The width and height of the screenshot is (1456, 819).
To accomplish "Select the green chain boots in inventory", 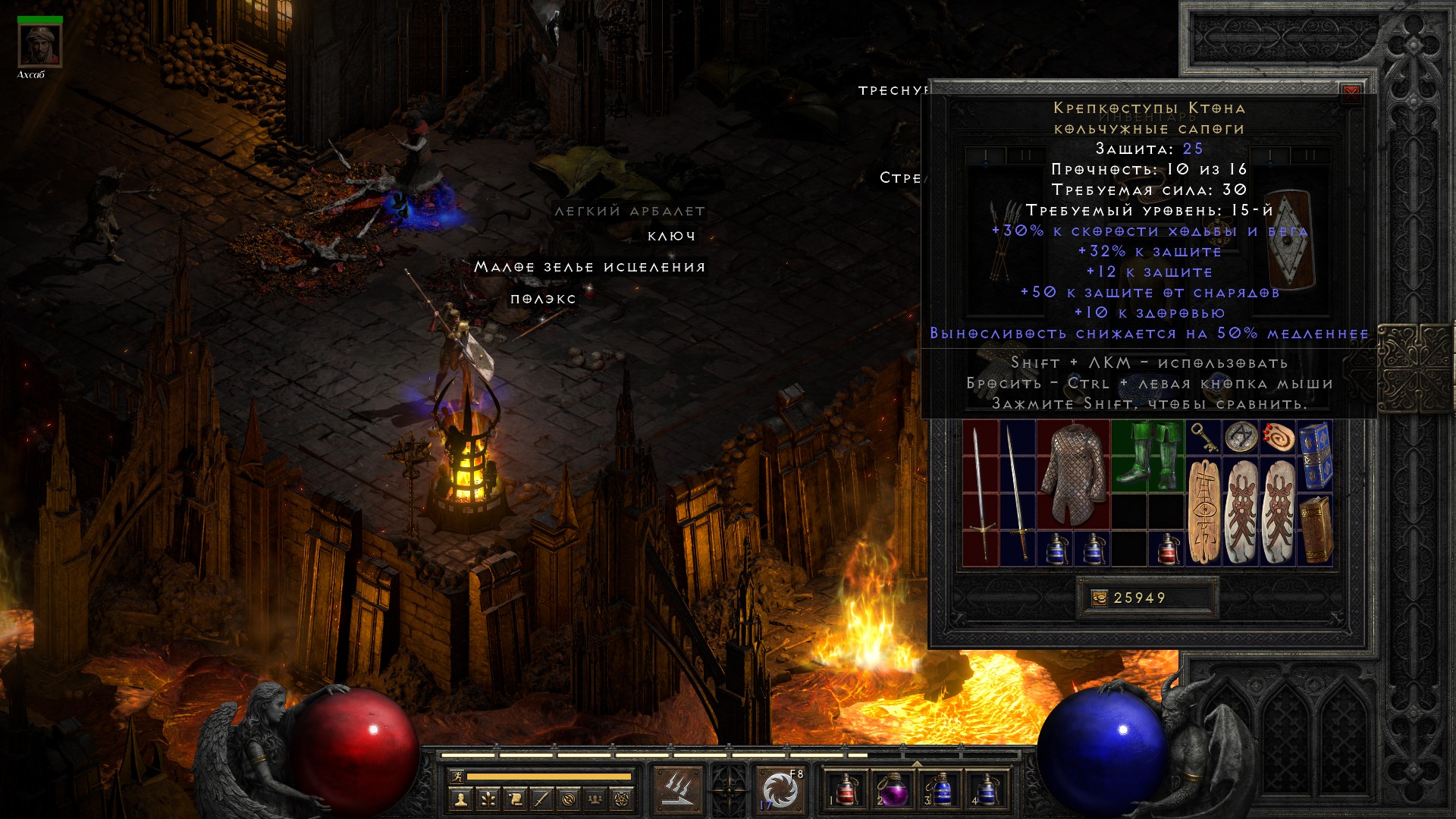I will click(x=1148, y=454).
